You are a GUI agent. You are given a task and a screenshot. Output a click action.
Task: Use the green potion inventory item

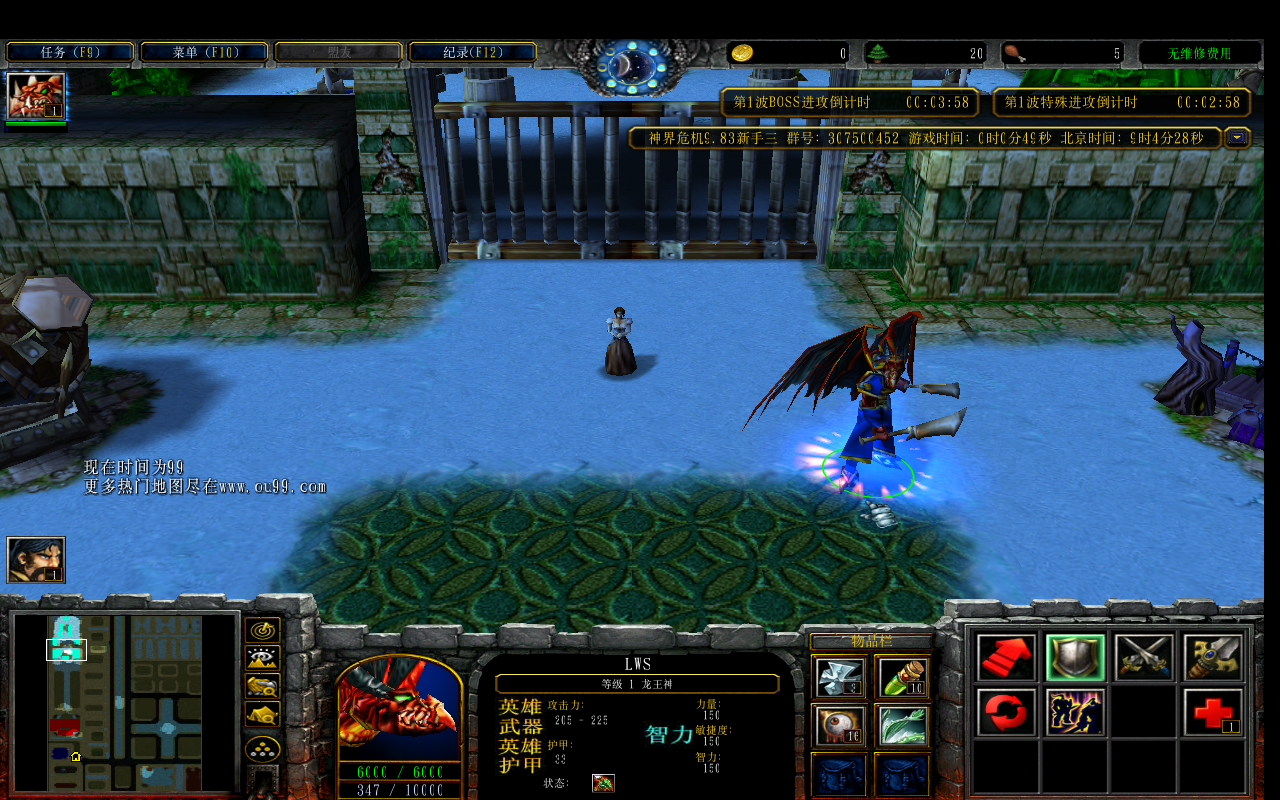point(903,677)
